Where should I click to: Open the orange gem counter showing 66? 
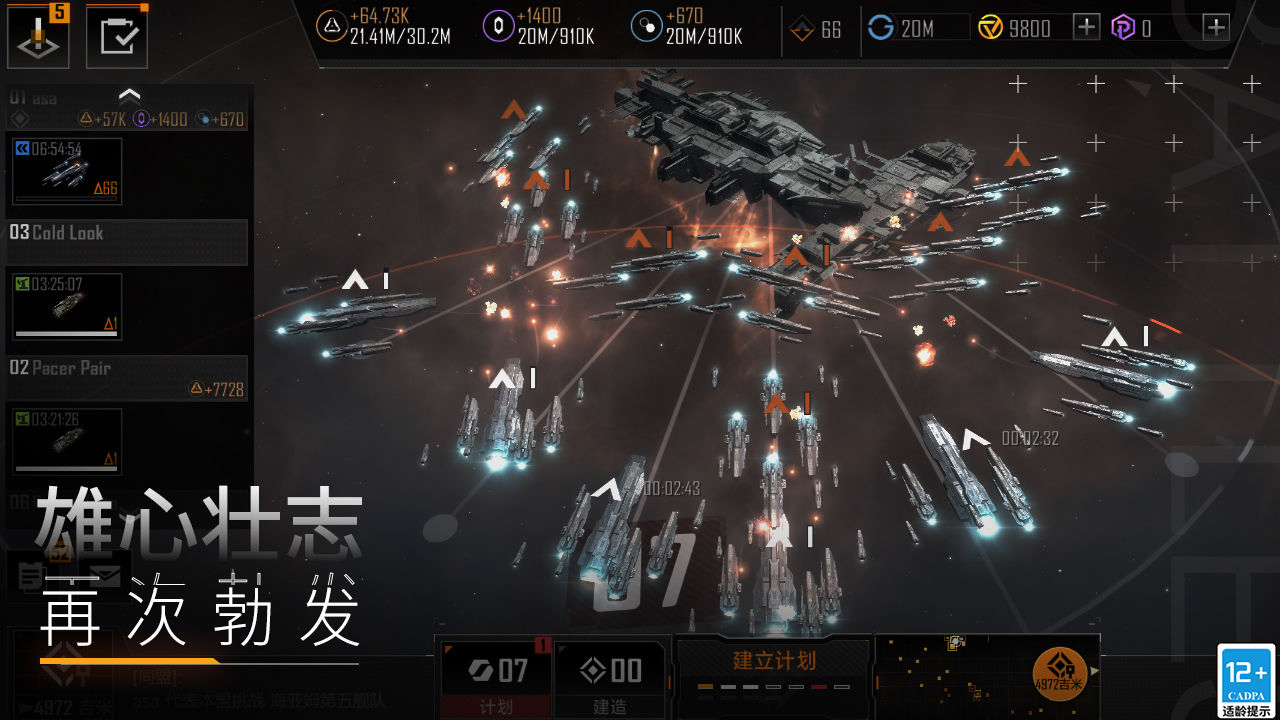click(x=815, y=27)
